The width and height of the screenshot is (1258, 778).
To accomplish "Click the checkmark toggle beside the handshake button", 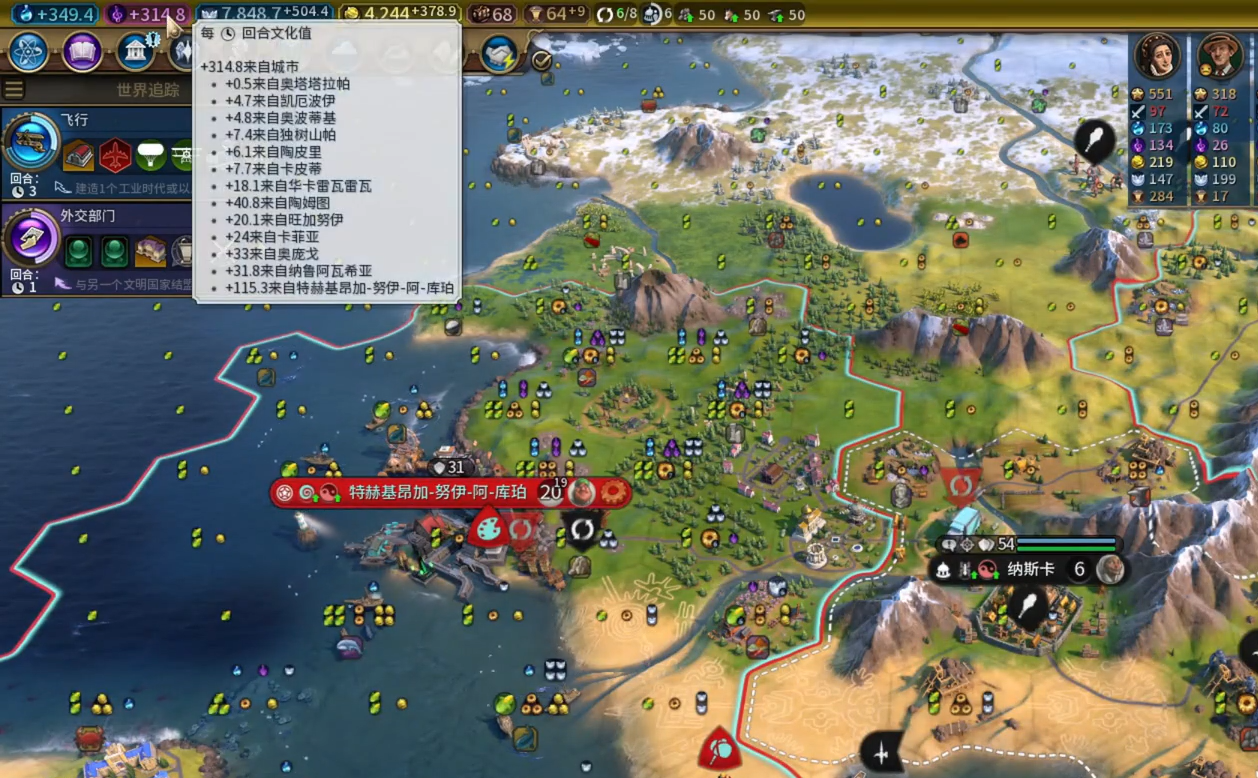I will (x=541, y=60).
